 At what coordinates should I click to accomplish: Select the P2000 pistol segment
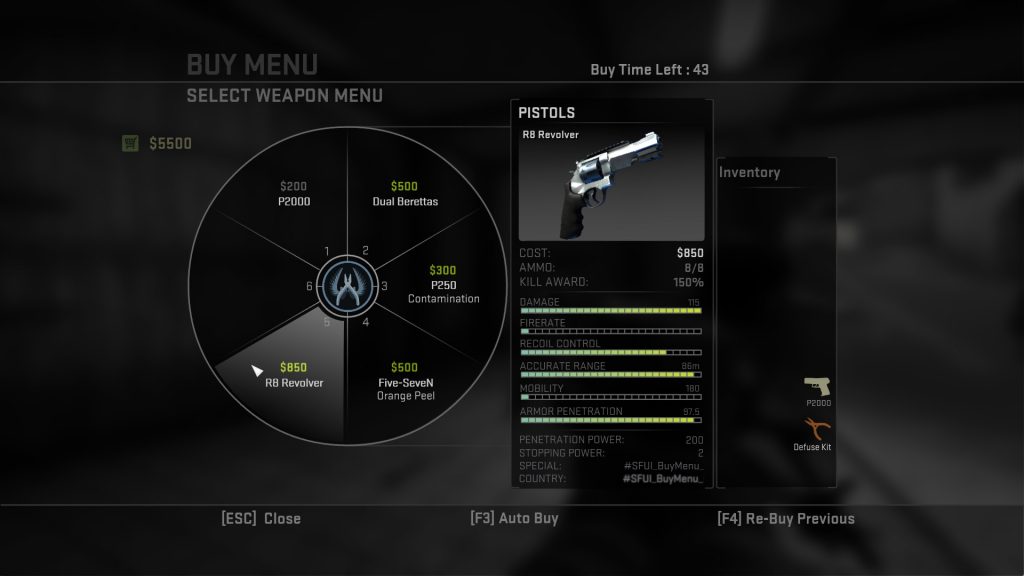[x=292, y=194]
